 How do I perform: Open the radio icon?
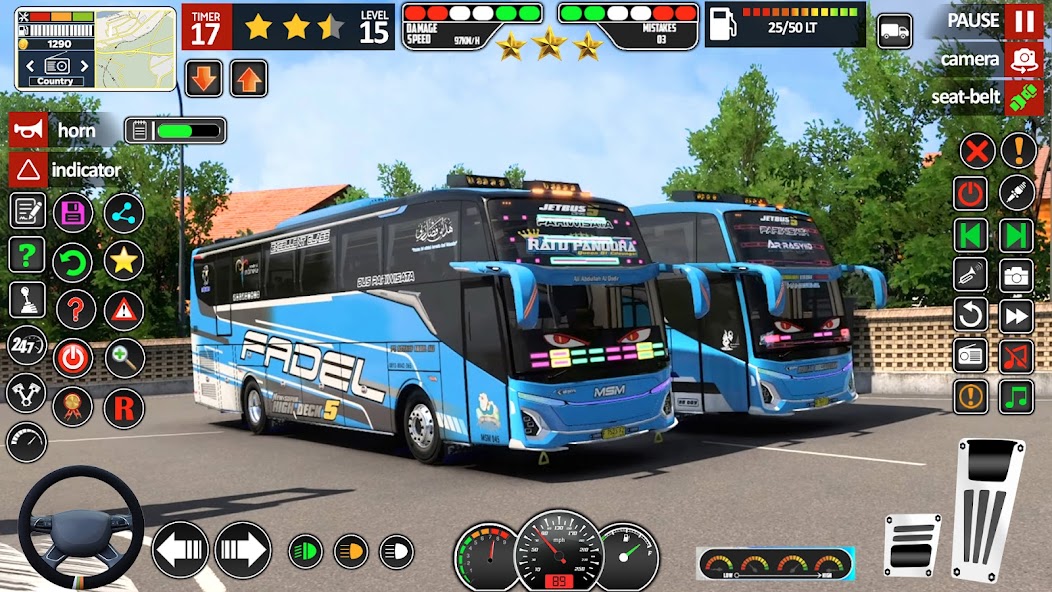(x=970, y=356)
